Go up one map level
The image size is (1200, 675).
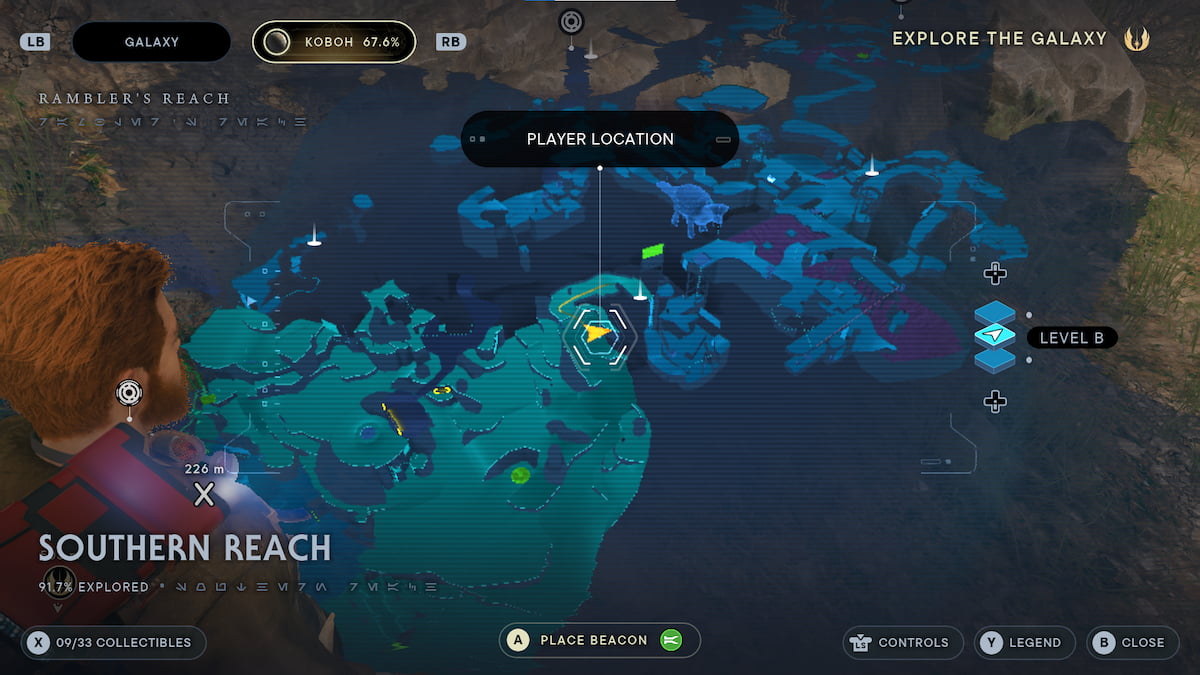coord(994,273)
